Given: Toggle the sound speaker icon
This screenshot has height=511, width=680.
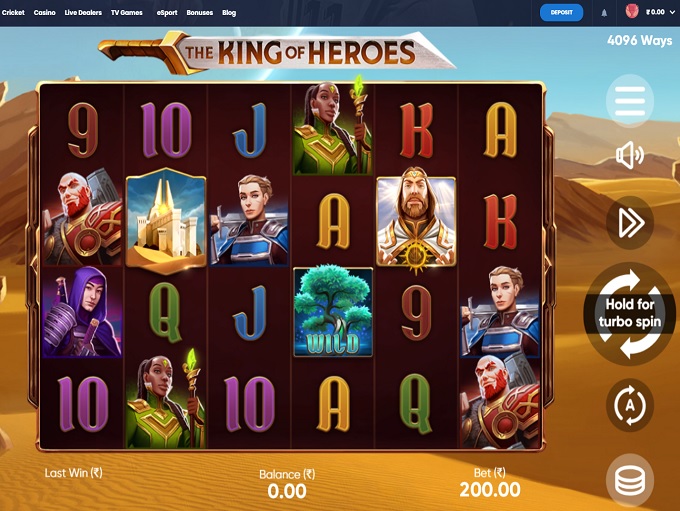Looking at the screenshot, I should (630, 155).
